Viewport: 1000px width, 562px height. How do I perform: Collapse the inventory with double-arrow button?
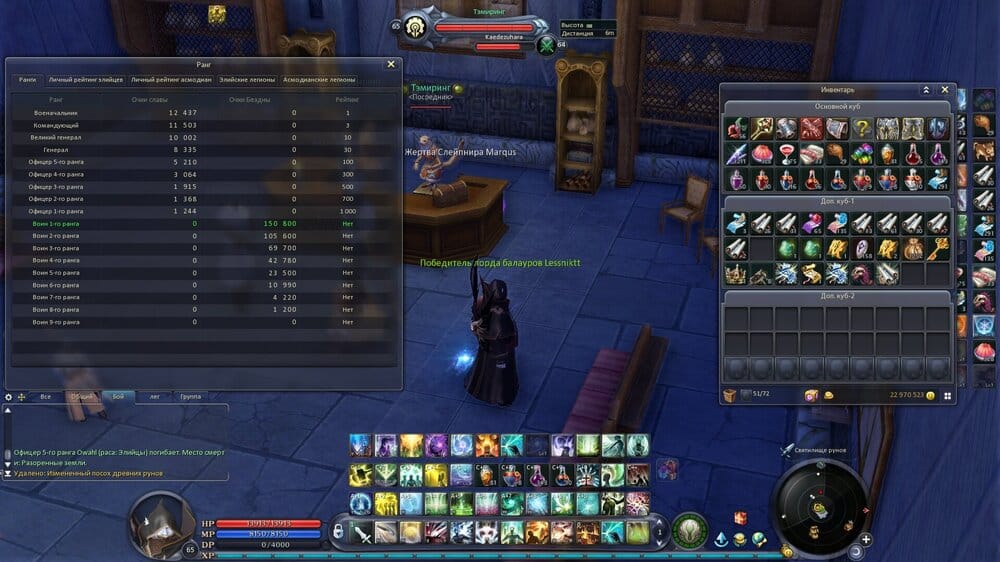point(926,89)
